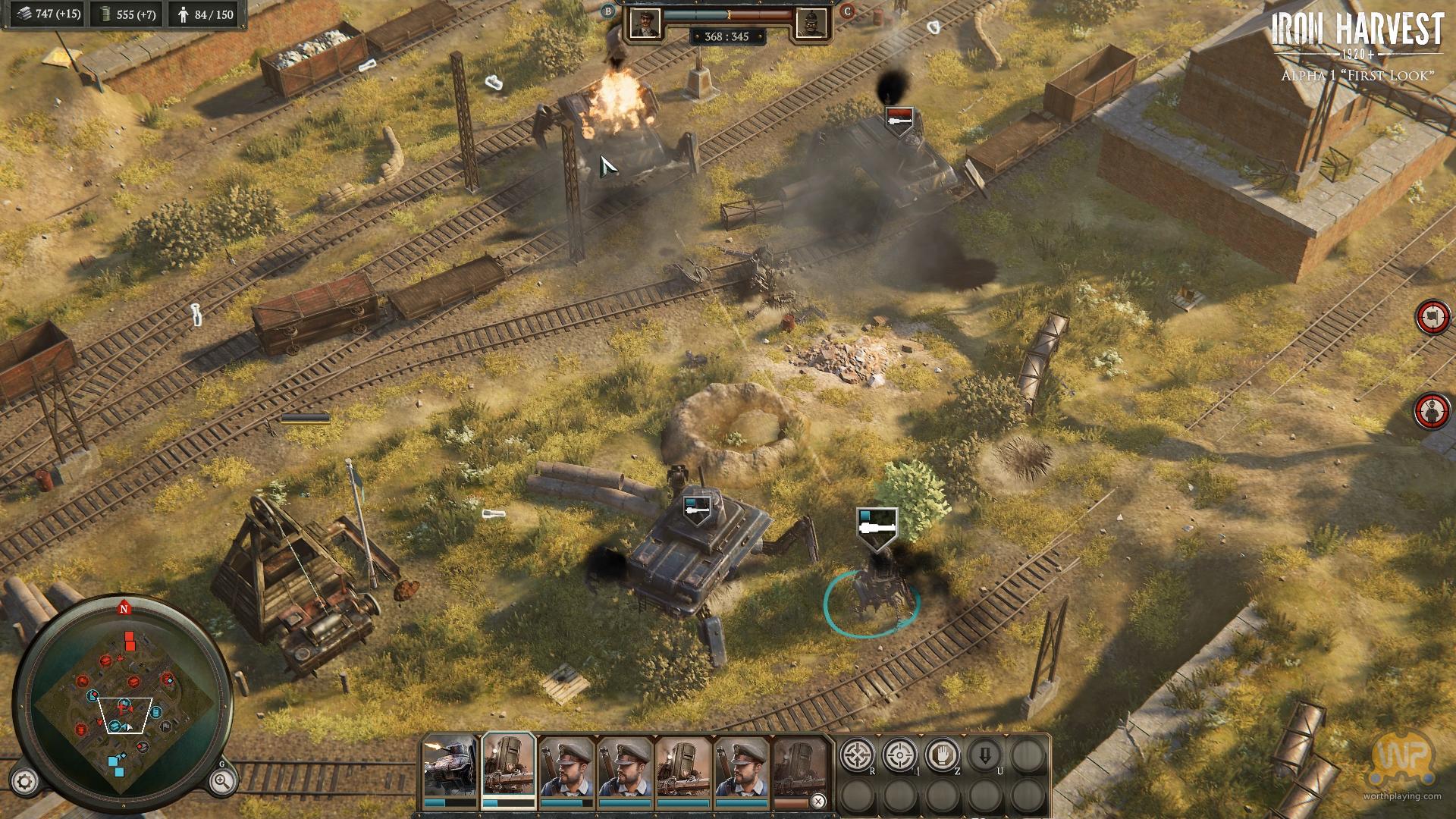Use the down-arrow command button

click(985, 755)
